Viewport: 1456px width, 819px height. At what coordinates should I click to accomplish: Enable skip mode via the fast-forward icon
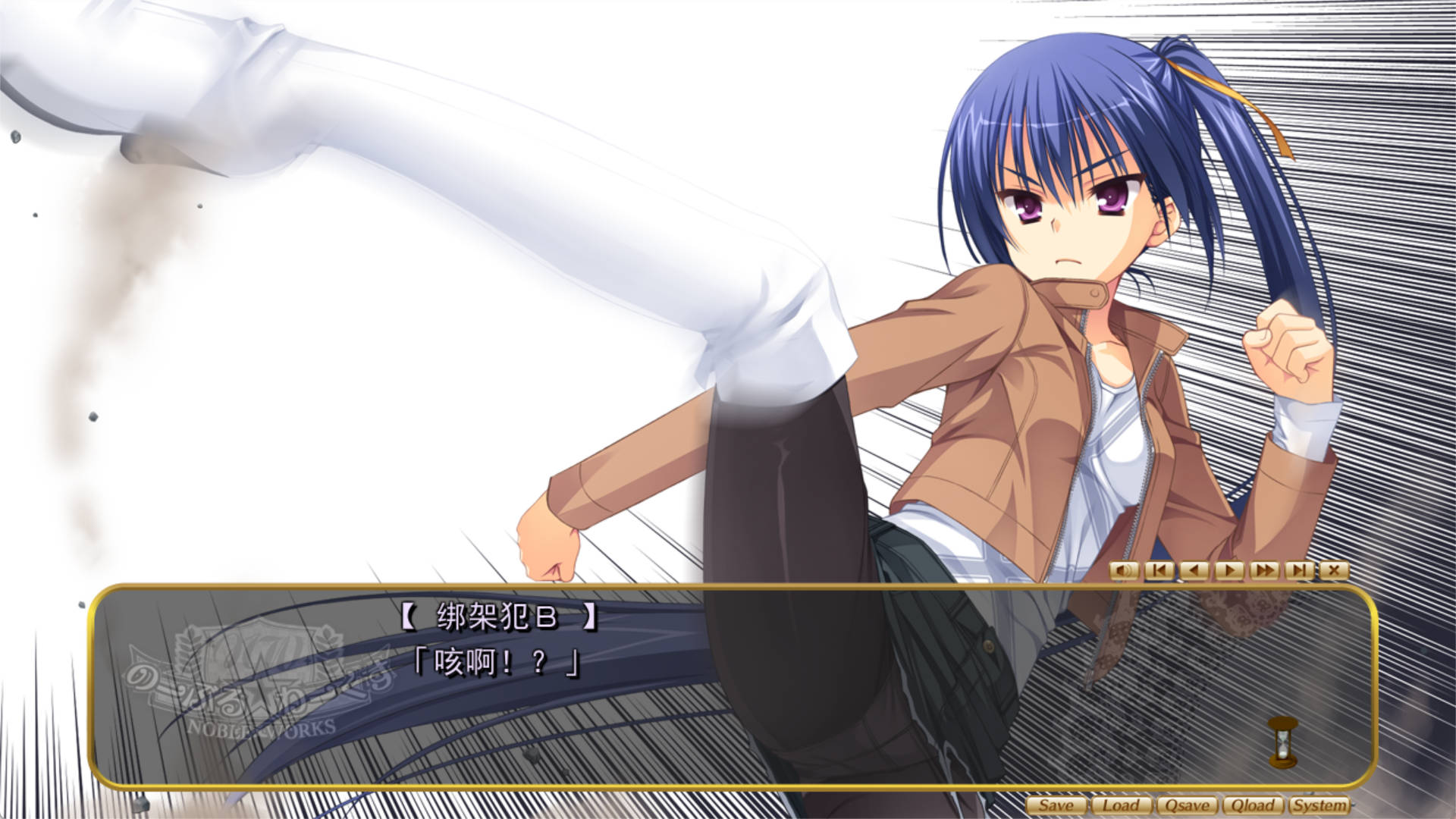(1266, 570)
